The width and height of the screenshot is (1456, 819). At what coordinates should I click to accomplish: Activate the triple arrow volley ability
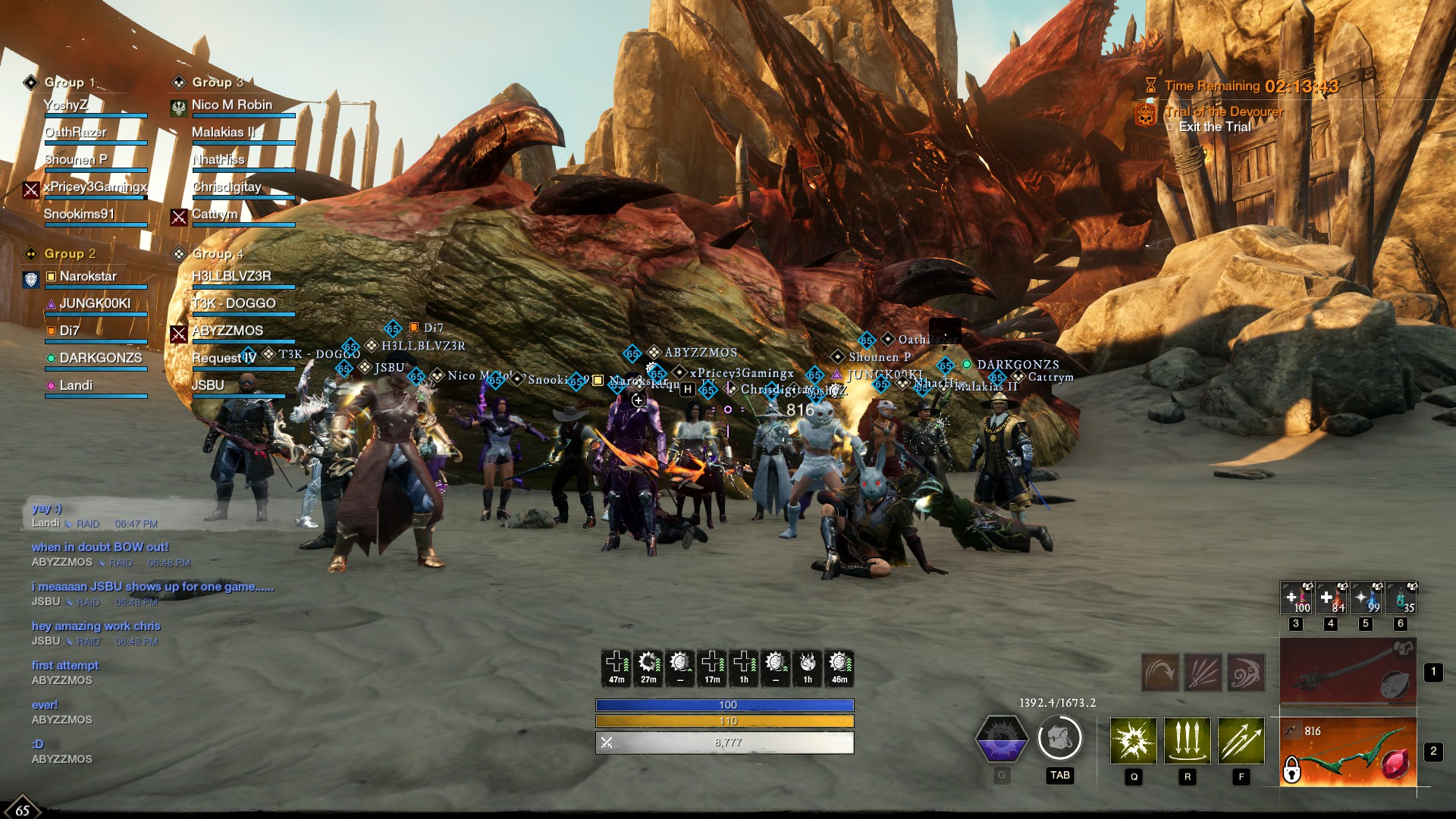pos(1241,740)
